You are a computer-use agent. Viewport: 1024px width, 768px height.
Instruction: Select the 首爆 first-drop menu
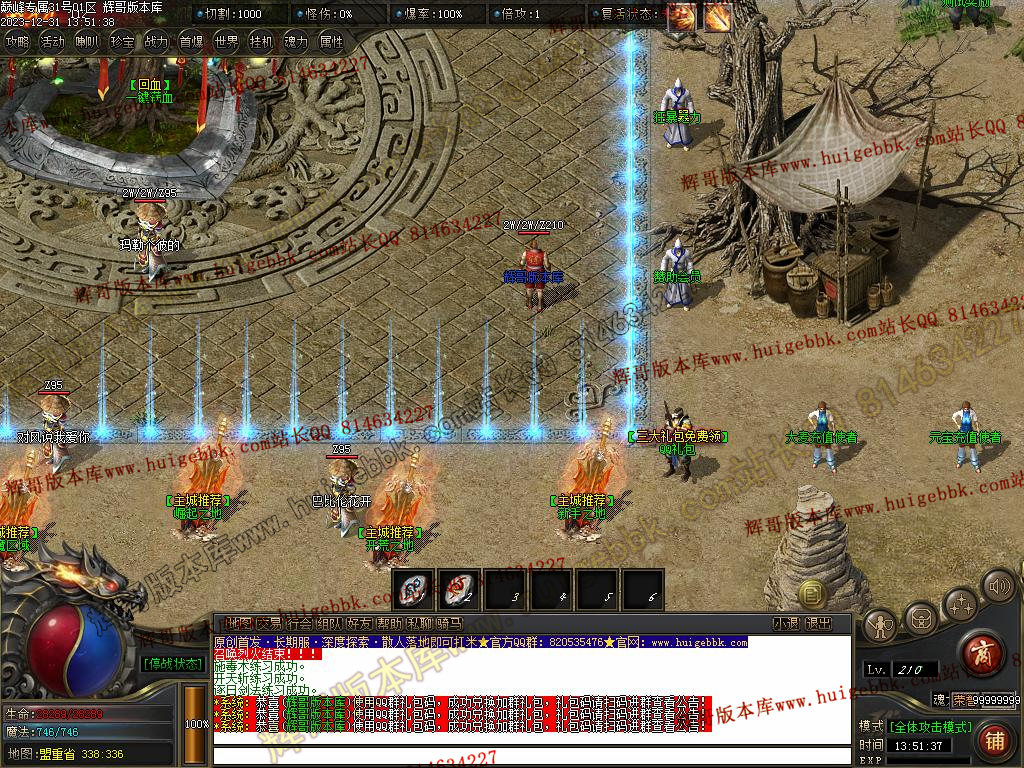pos(191,42)
